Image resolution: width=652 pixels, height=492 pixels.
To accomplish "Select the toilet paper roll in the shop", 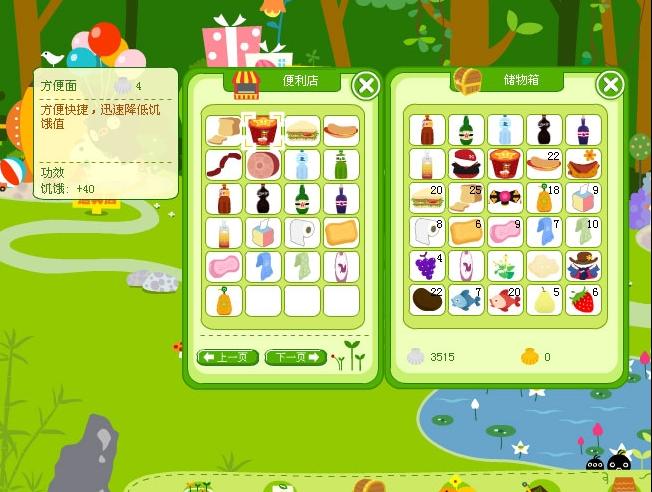I will coord(302,233).
